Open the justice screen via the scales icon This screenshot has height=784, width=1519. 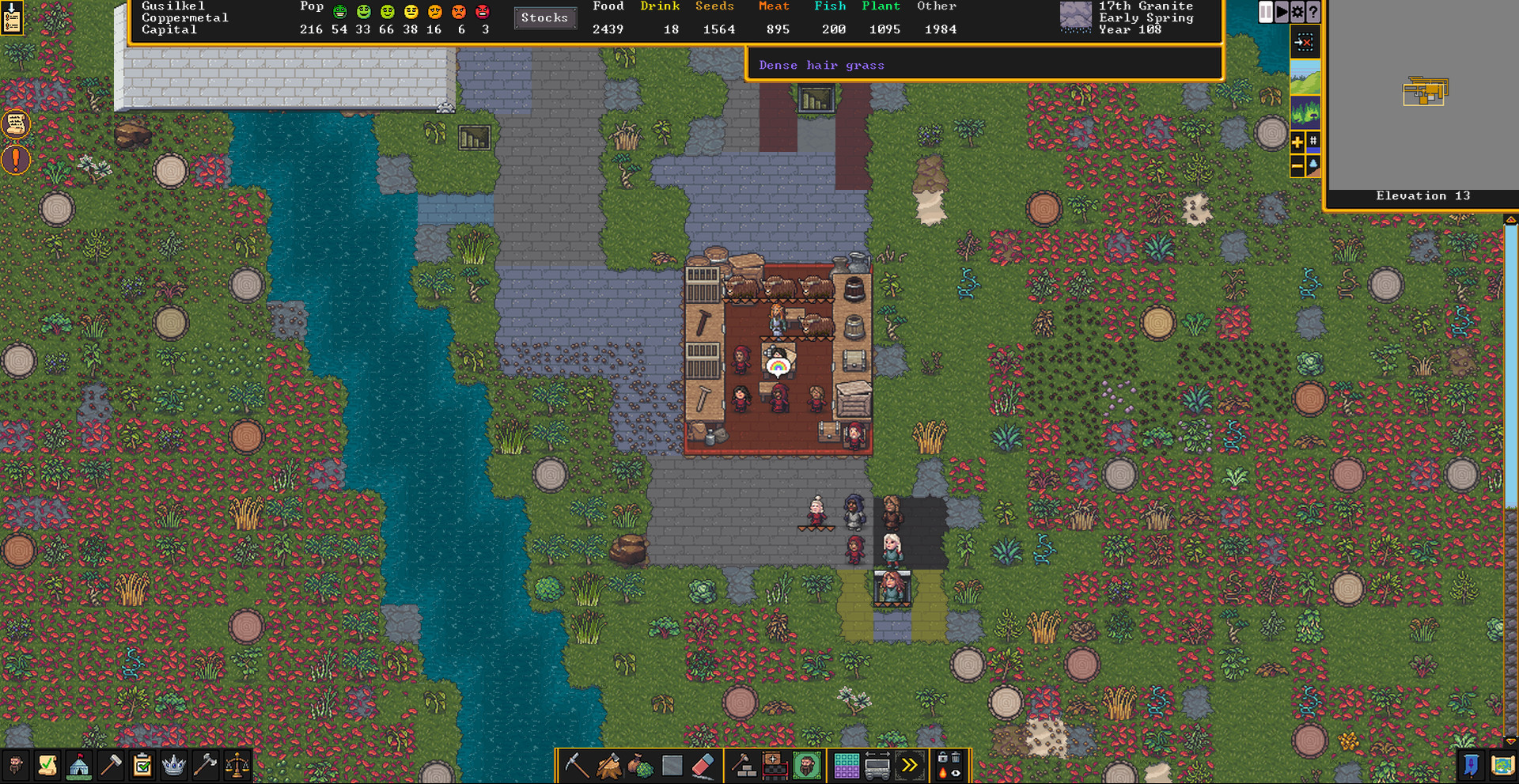coord(236,764)
